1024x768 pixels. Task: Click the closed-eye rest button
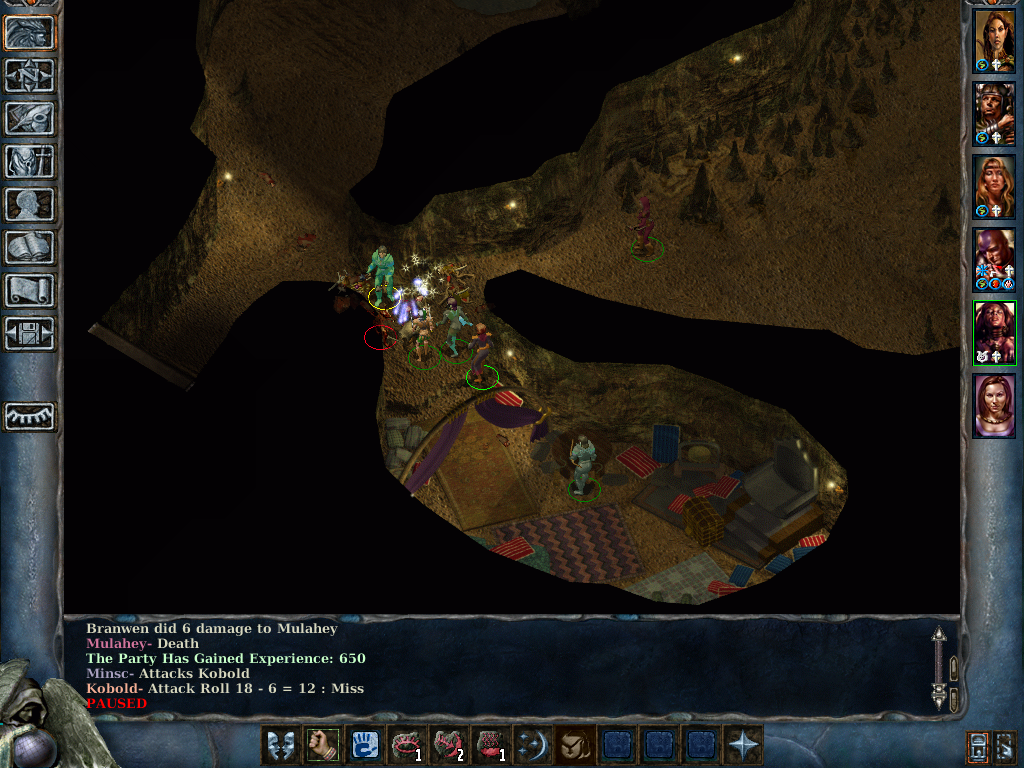tap(30, 416)
